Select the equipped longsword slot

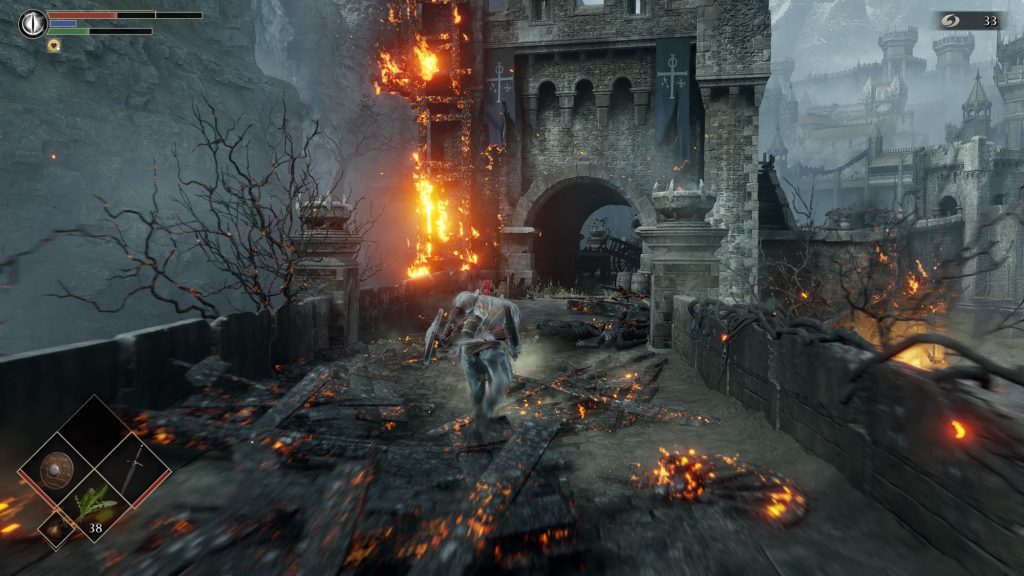pyautogui.click(x=132, y=469)
